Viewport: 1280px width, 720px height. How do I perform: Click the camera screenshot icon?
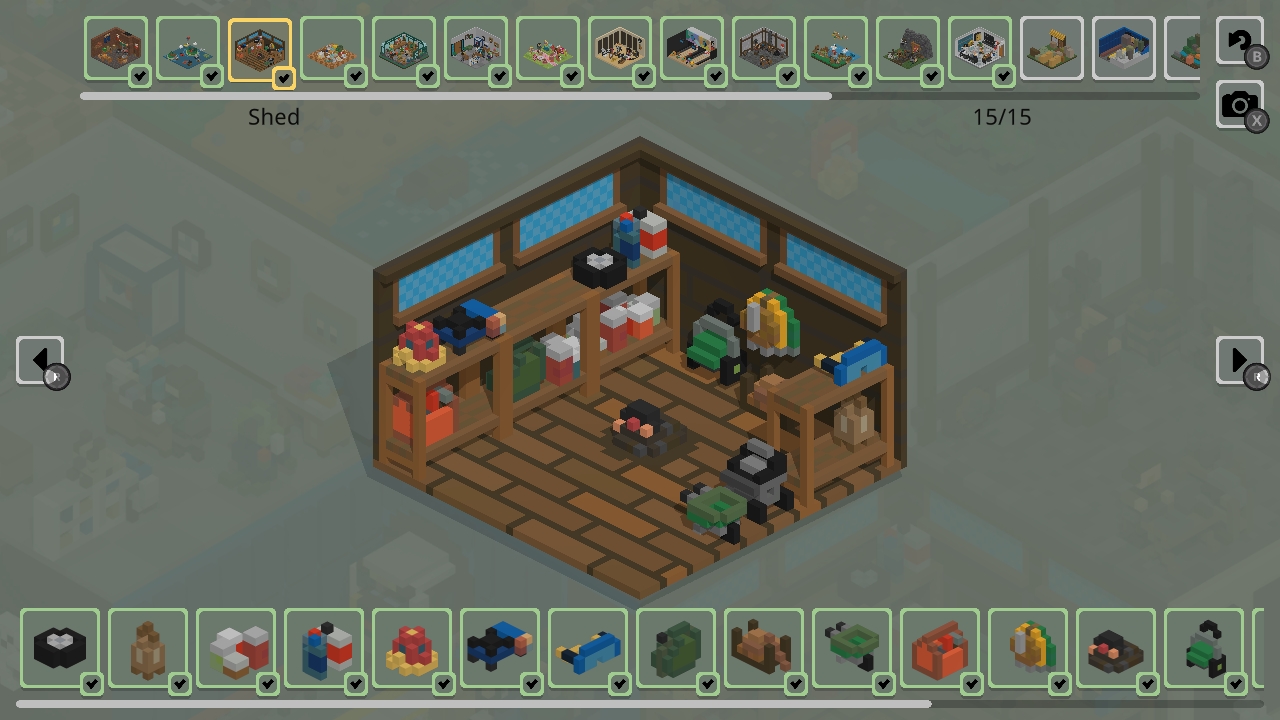click(1240, 103)
